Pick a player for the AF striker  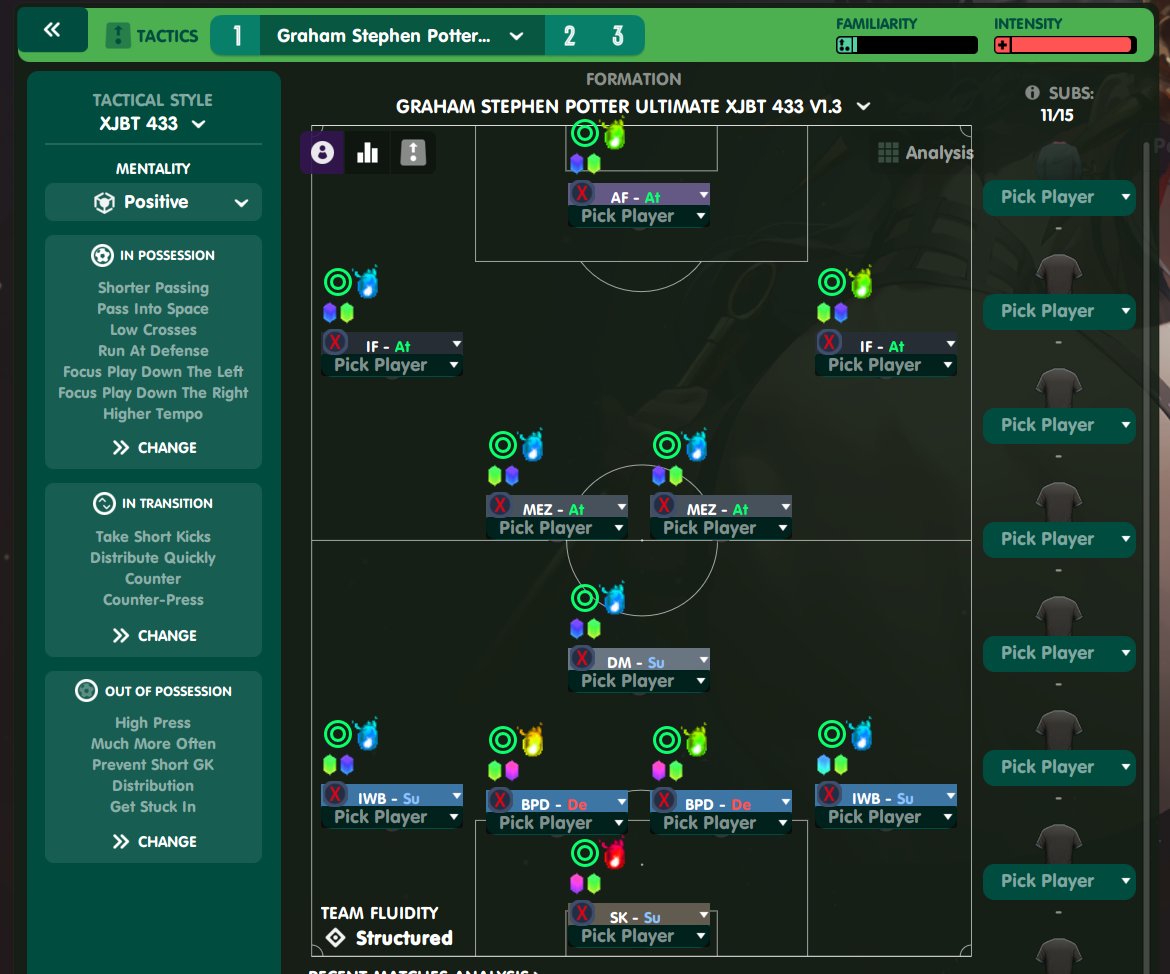pyautogui.click(x=639, y=216)
